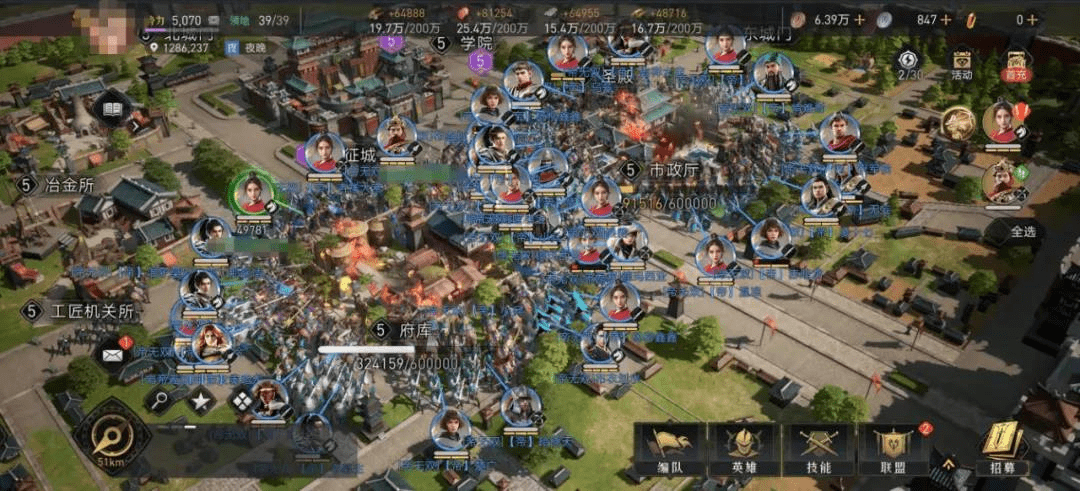The image size is (1080, 491).
Task: Tap the 全选 select-all button
Action: (1022, 231)
